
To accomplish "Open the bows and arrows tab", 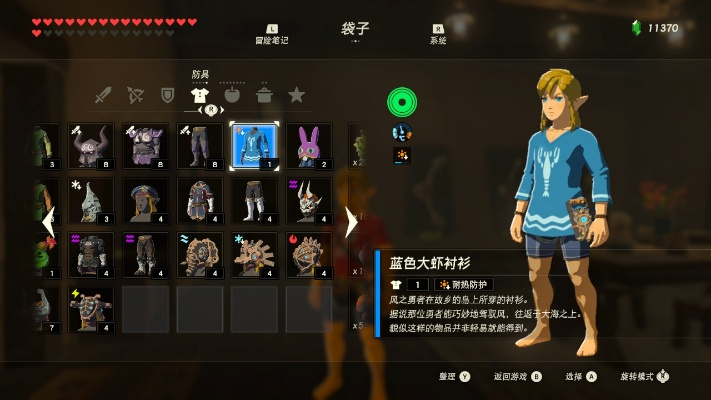I will click(x=135, y=96).
